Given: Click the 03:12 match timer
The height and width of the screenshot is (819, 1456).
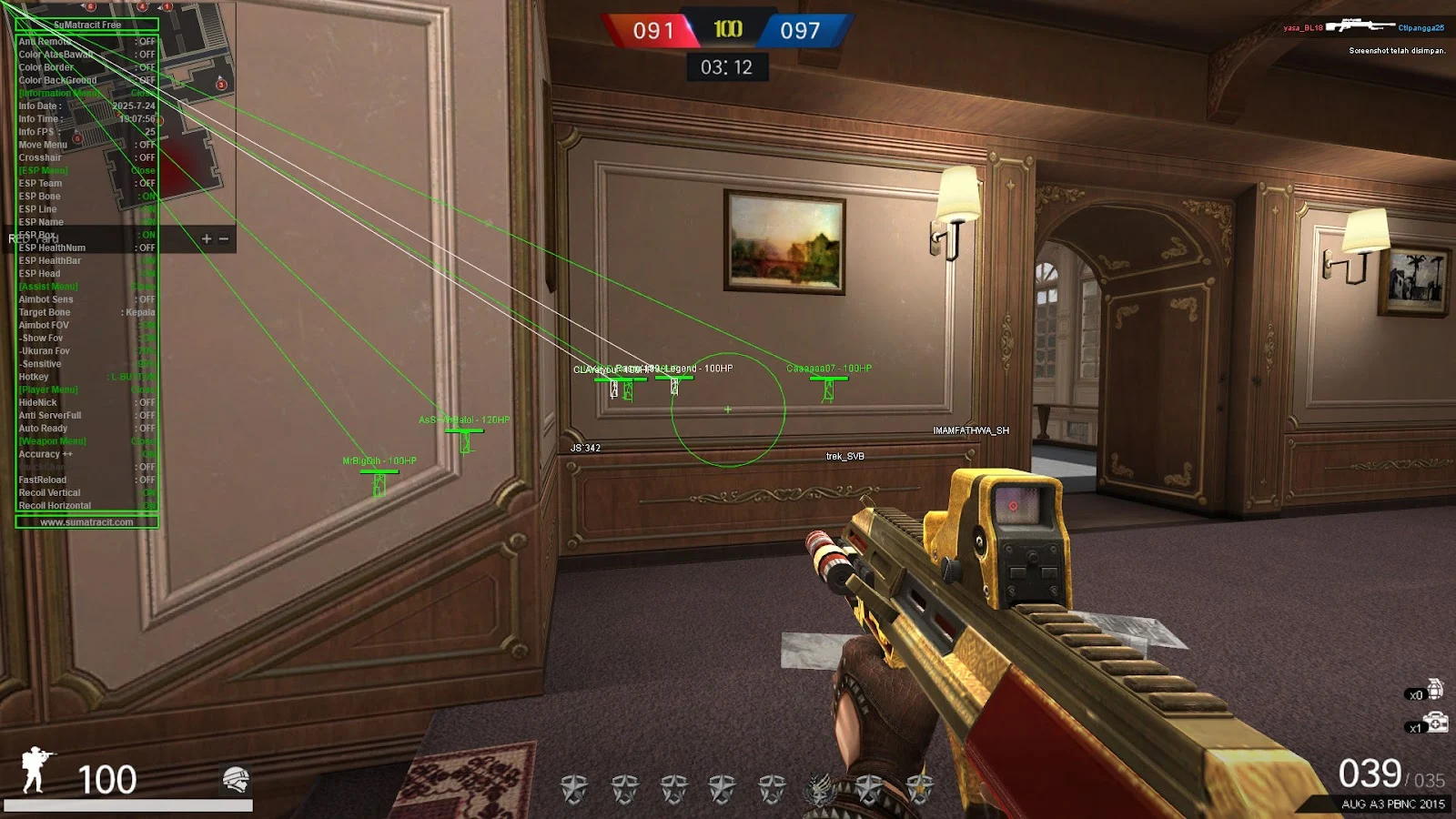Looking at the screenshot, I should pyautogui.click(x=728, y=65).
